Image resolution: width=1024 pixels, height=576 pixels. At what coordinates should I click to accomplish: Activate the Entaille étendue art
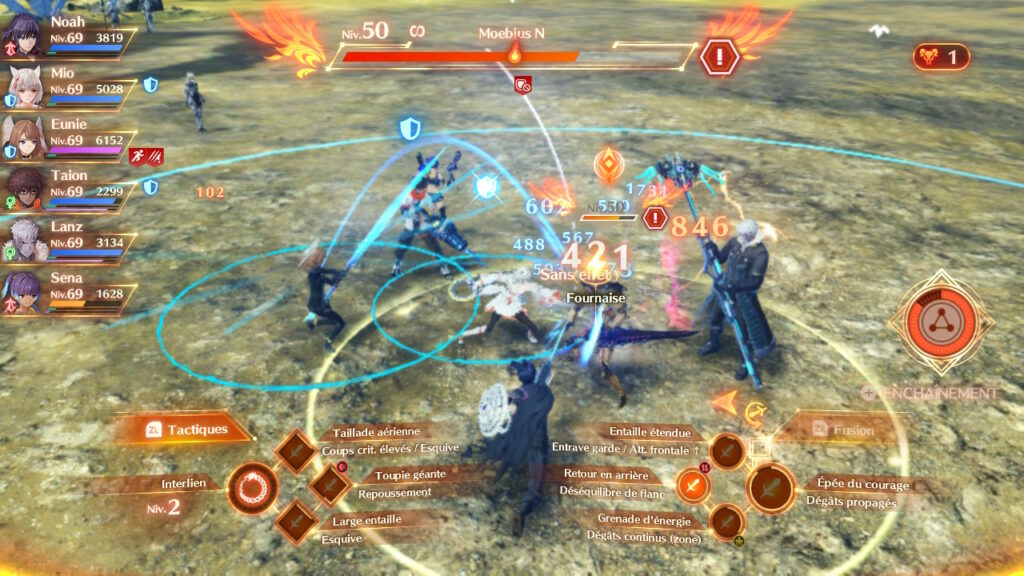tap(727, 452)
